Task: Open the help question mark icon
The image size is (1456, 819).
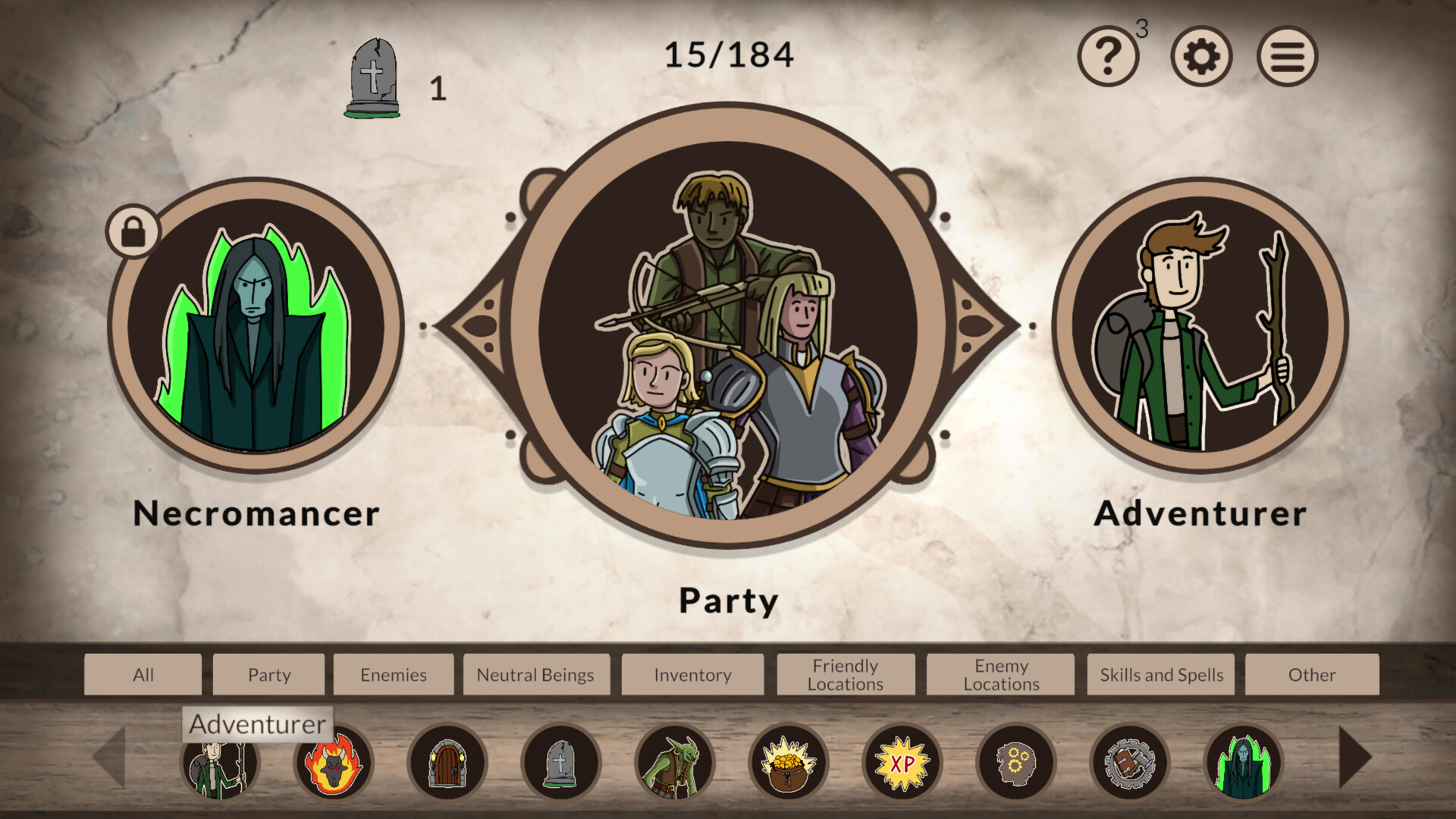Action: point(1109,55)
